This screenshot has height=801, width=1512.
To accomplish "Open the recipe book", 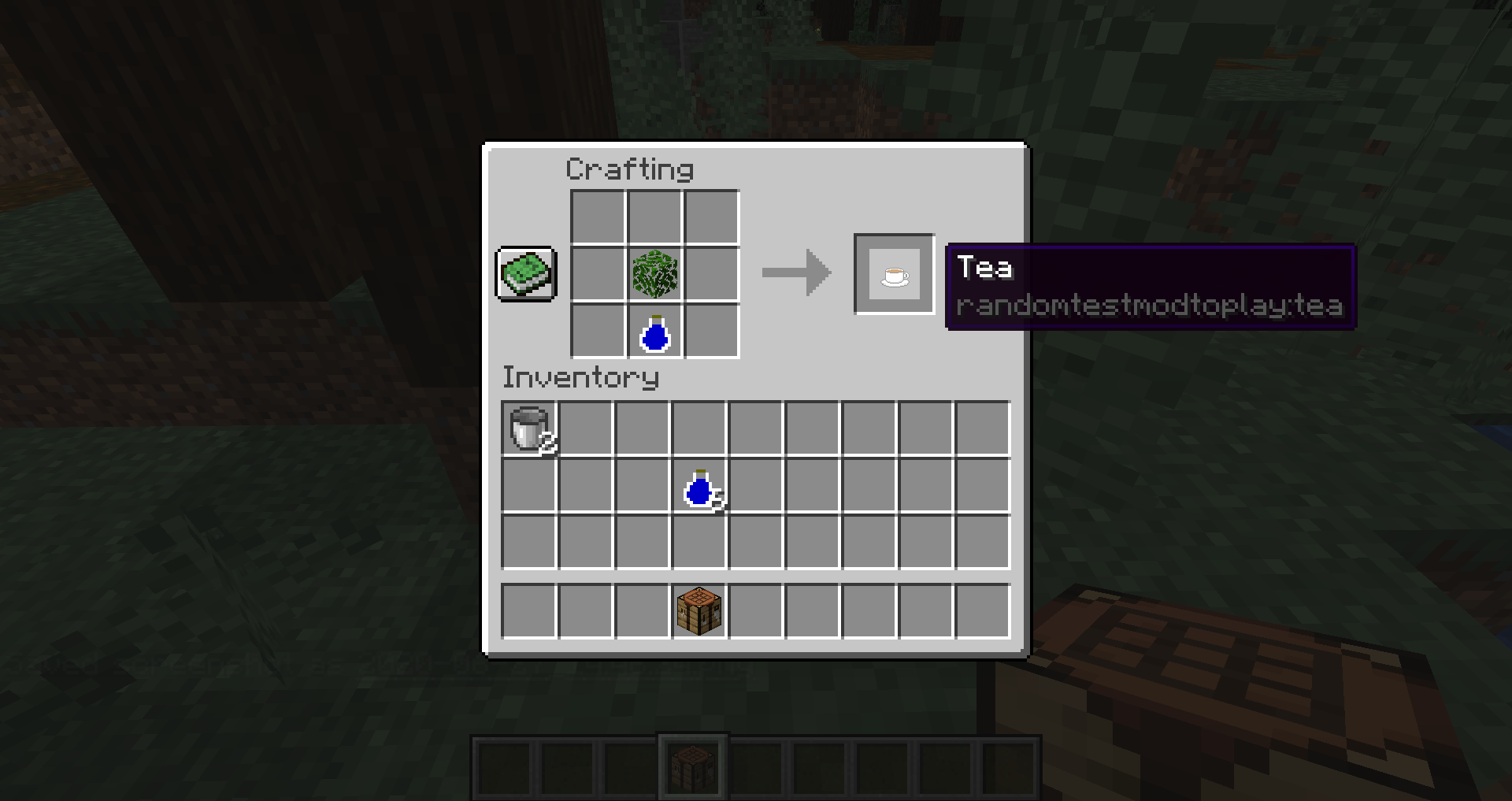I will 525,275.
